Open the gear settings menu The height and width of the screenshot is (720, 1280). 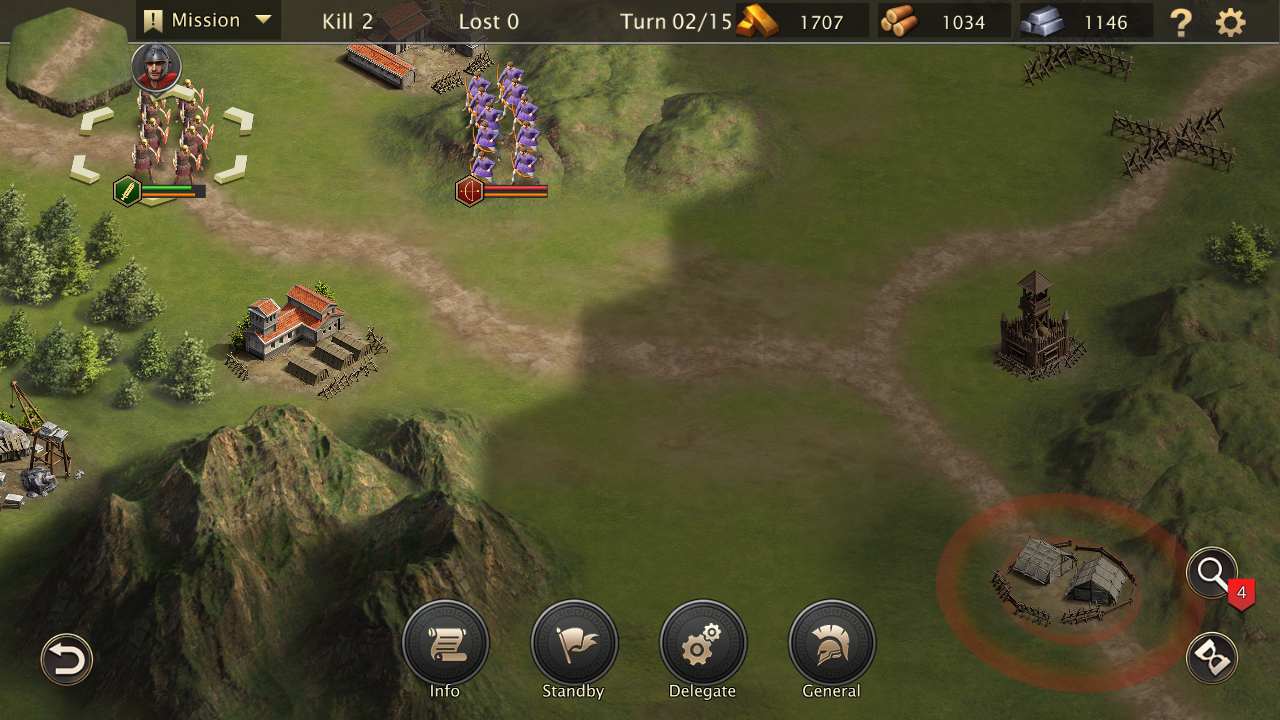click(x=1231, y=22)
